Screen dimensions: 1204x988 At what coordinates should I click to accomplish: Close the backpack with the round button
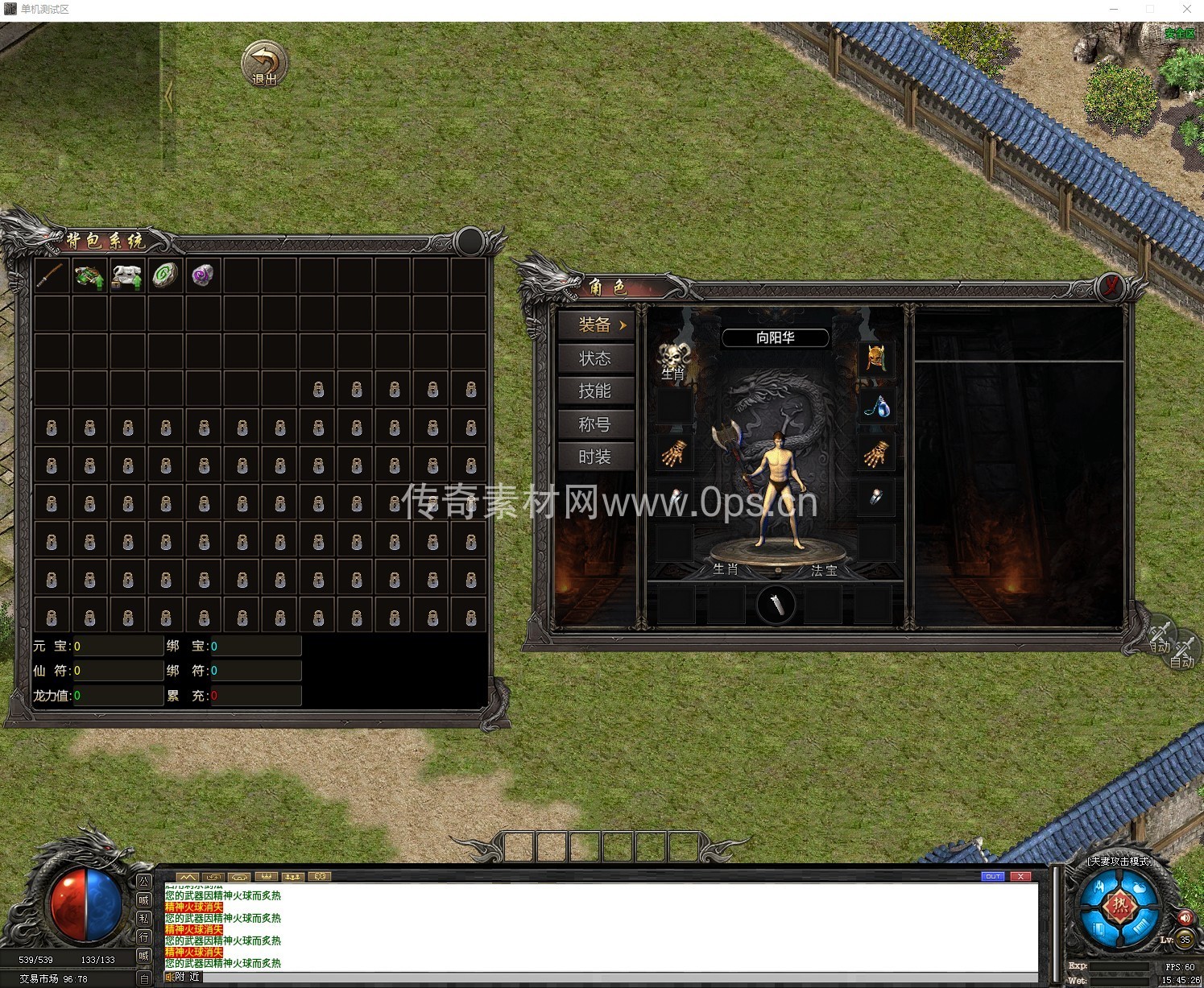470,241
